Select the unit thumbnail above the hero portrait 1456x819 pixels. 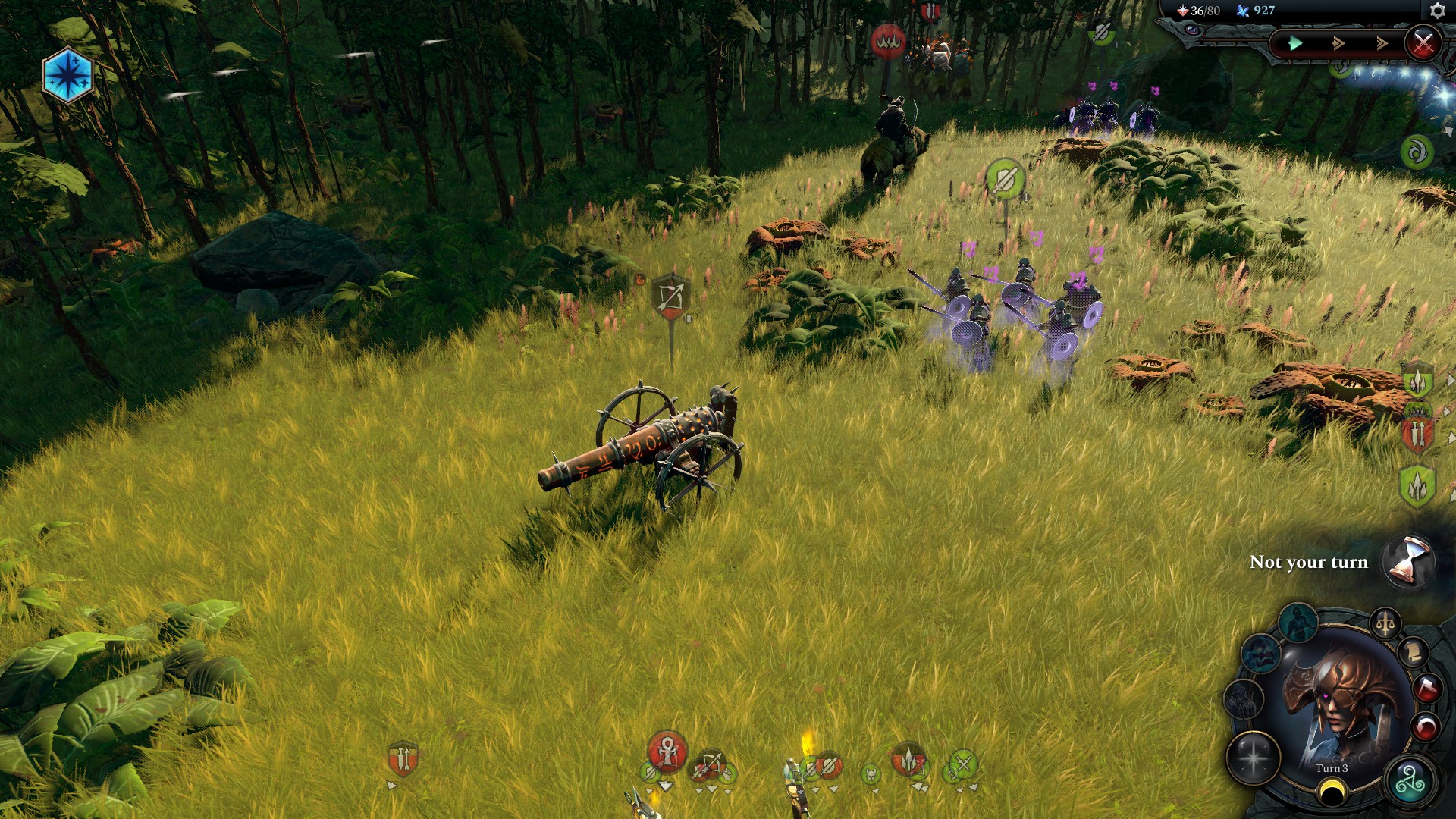[1300, 621]
